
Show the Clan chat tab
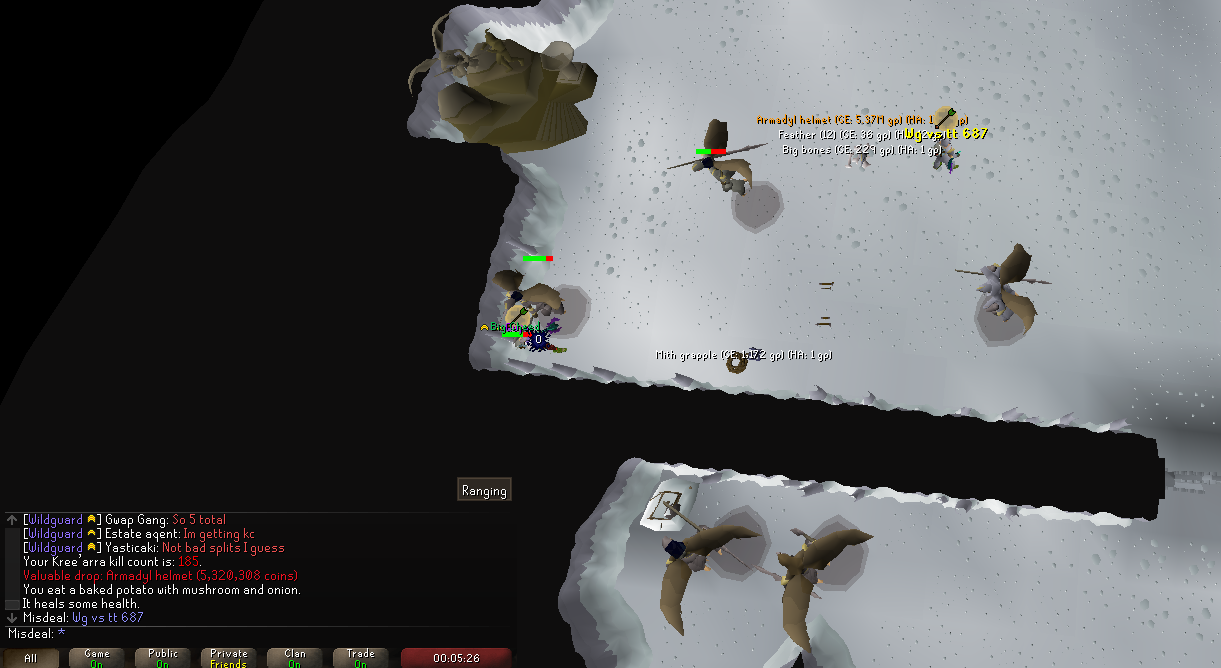tap(295, 658)
